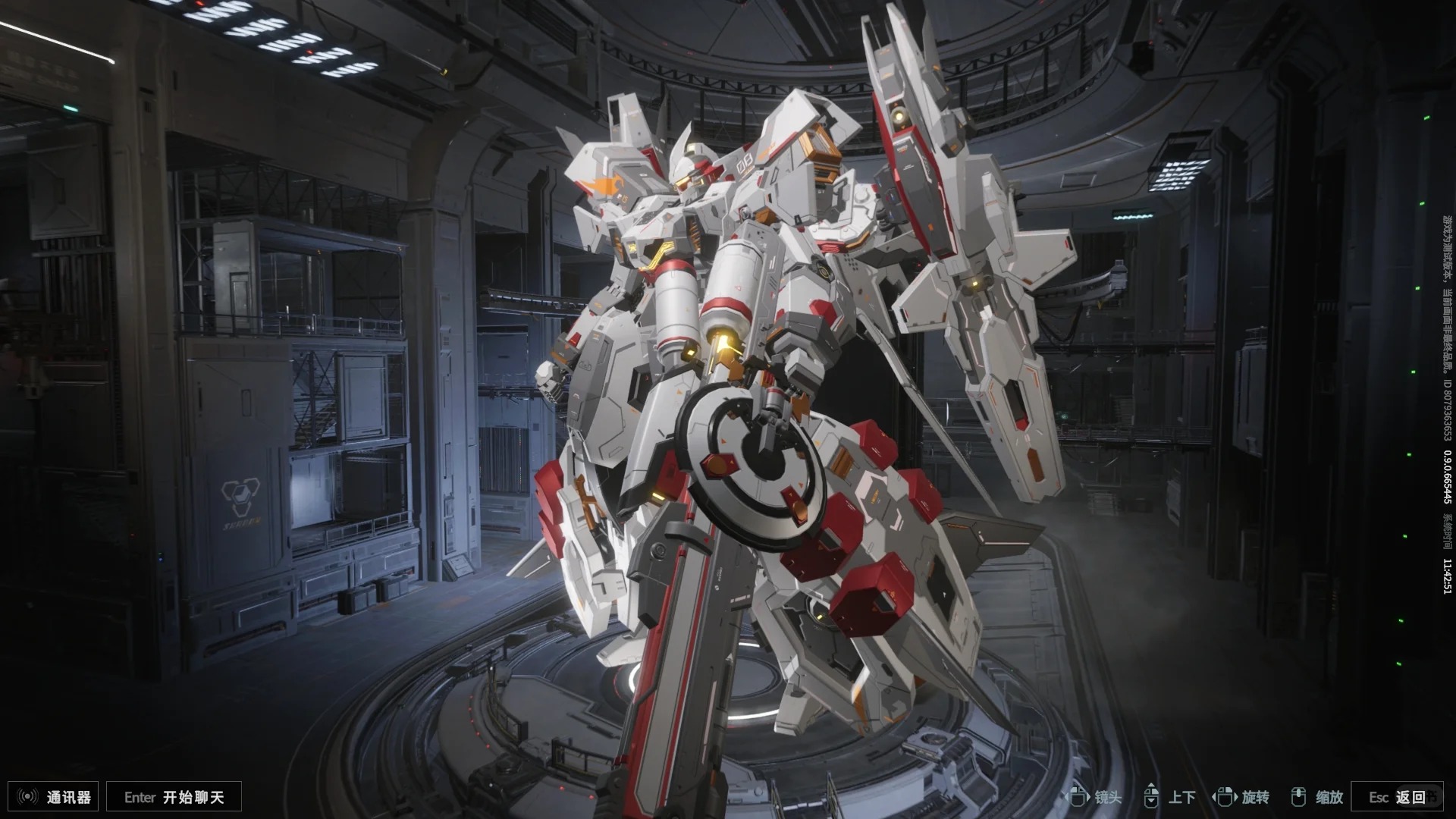Click the 开始聊天 chat input box

[174, 797]
